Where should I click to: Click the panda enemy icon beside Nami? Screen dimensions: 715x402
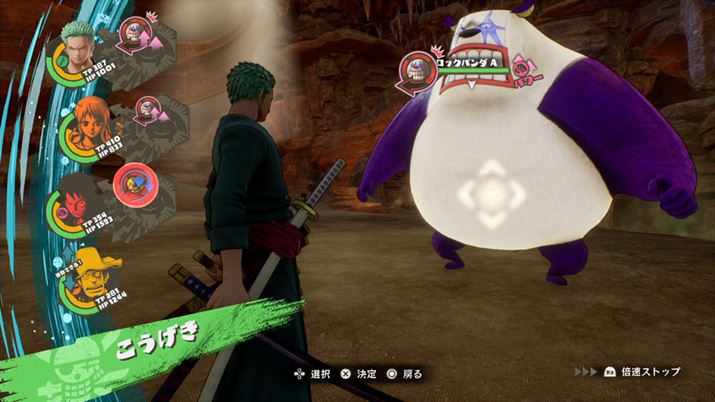point(147,109)
